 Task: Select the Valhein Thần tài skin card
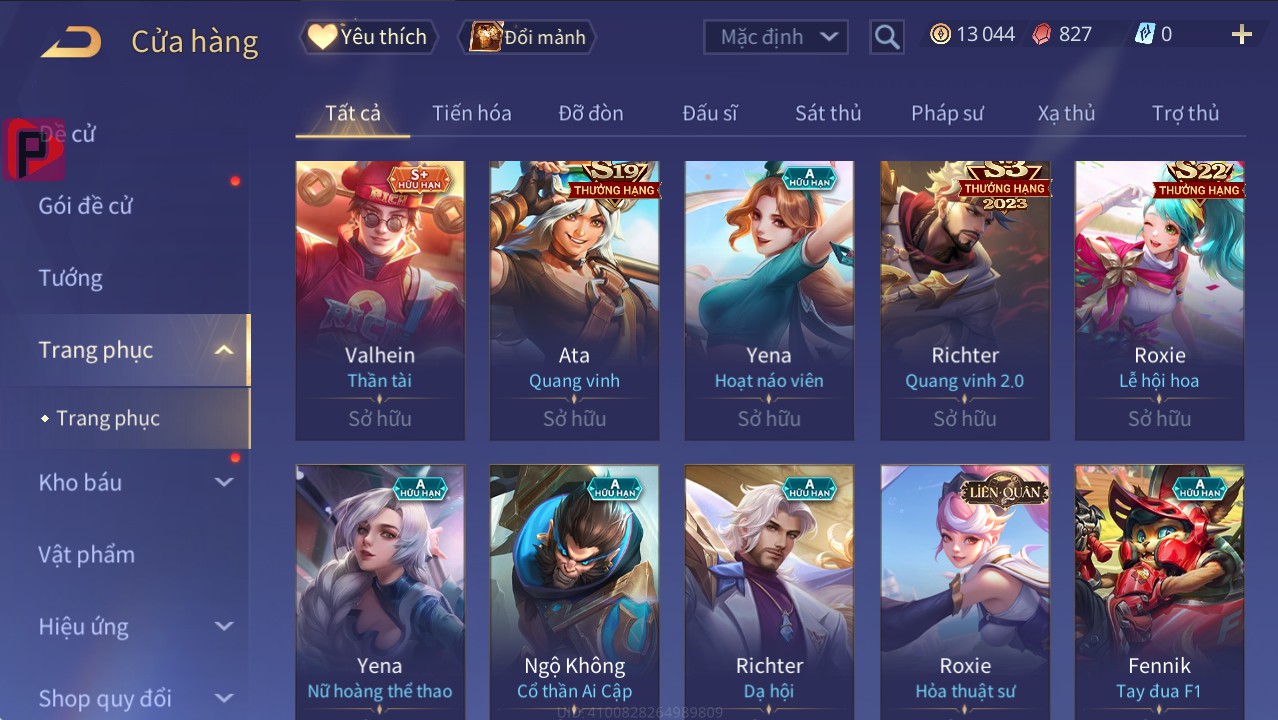(380, 300)
